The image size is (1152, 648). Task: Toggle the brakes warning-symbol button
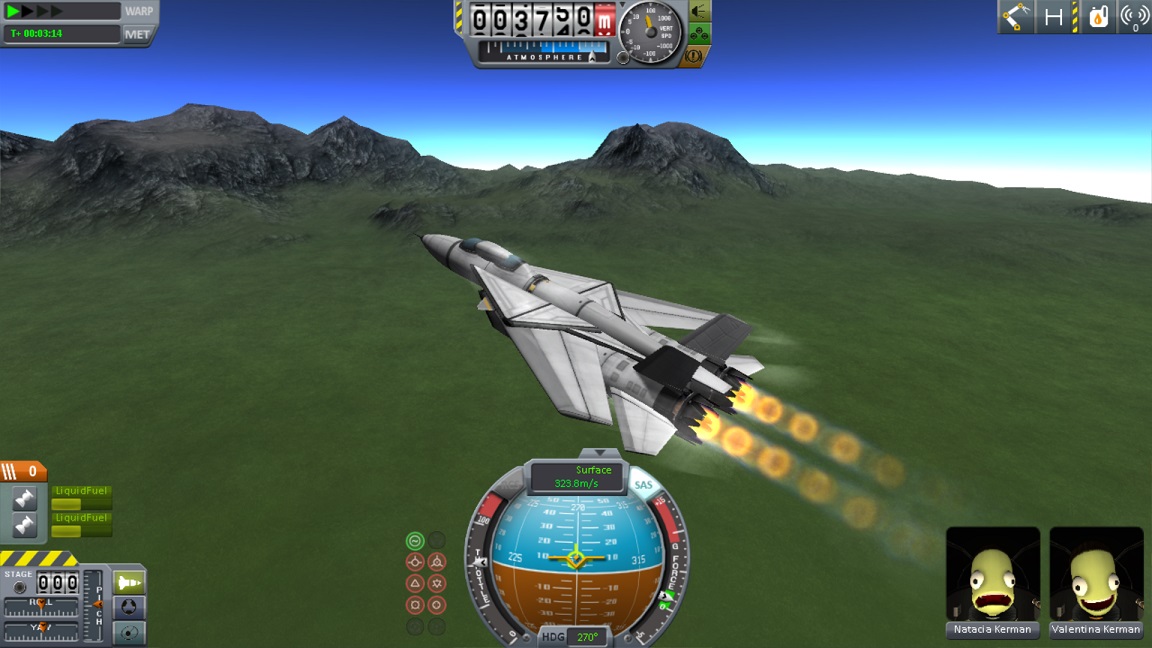[692, 57]
